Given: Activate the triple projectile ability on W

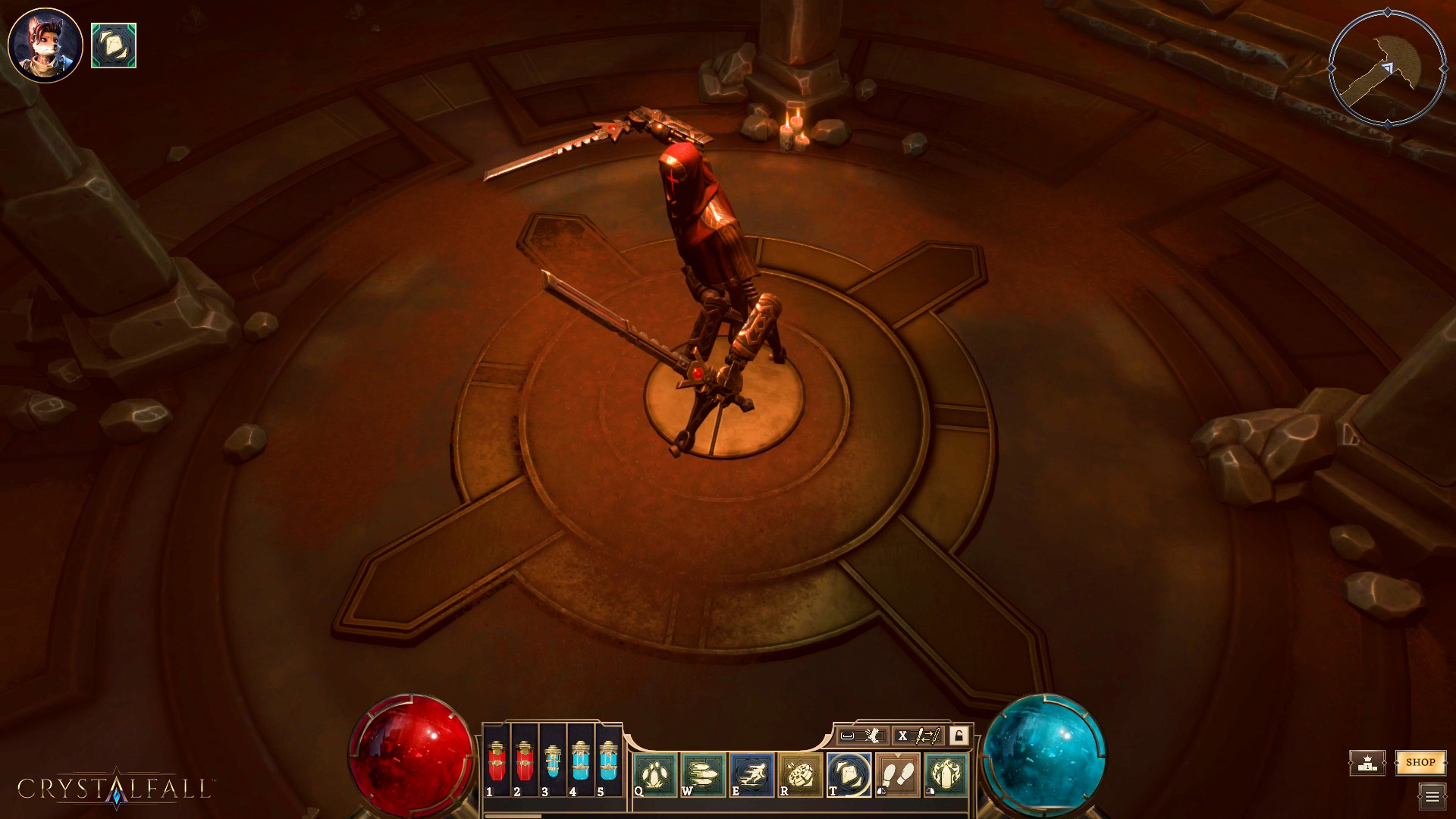Looking at the screenshot, I should pos(704,775).
